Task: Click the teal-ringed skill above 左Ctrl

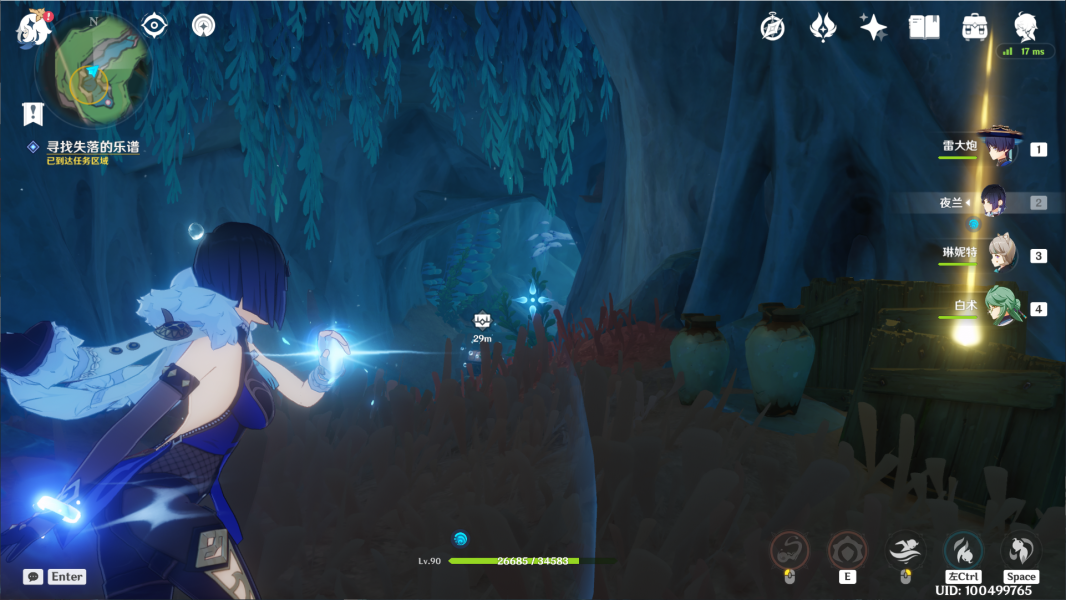Action: 963,550
